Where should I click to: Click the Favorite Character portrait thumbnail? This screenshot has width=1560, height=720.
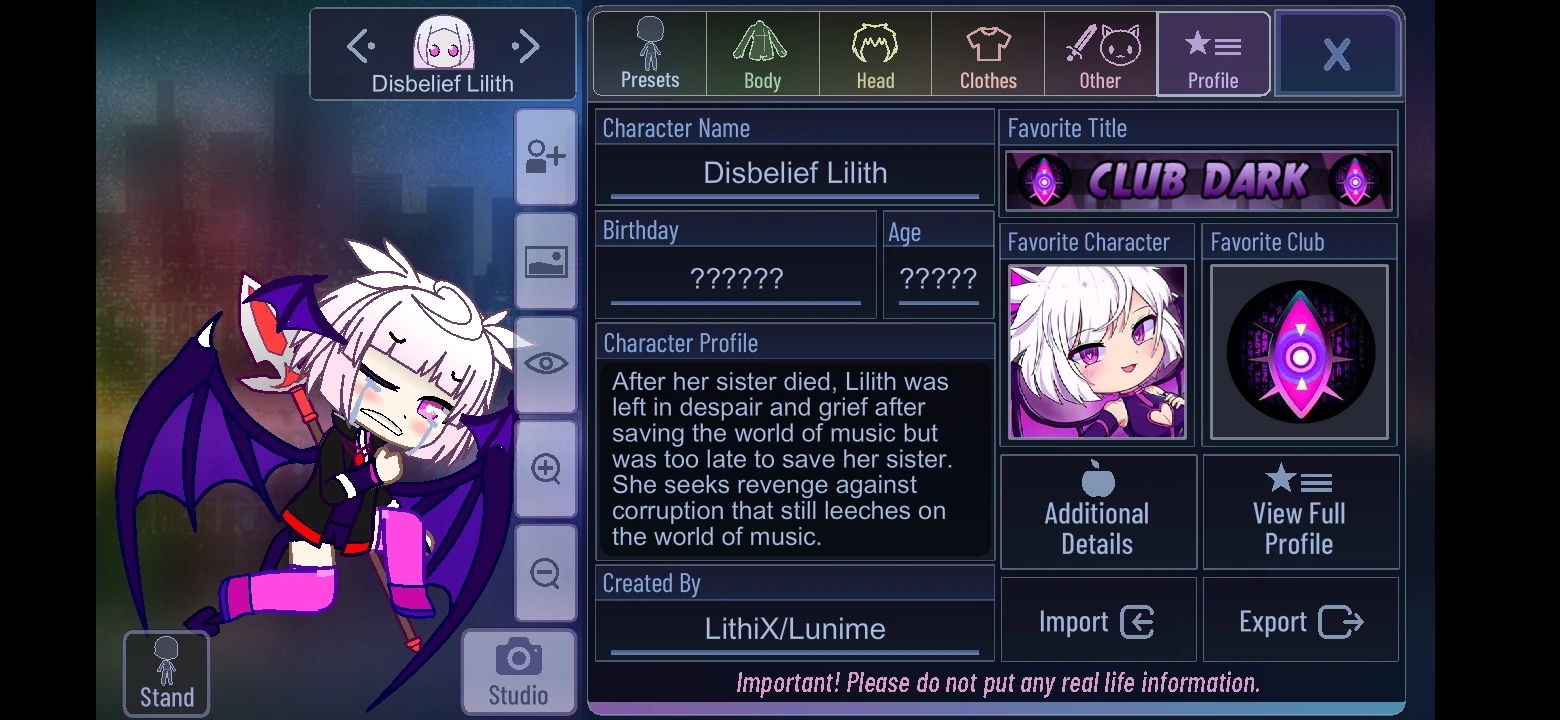[1096, 352]
